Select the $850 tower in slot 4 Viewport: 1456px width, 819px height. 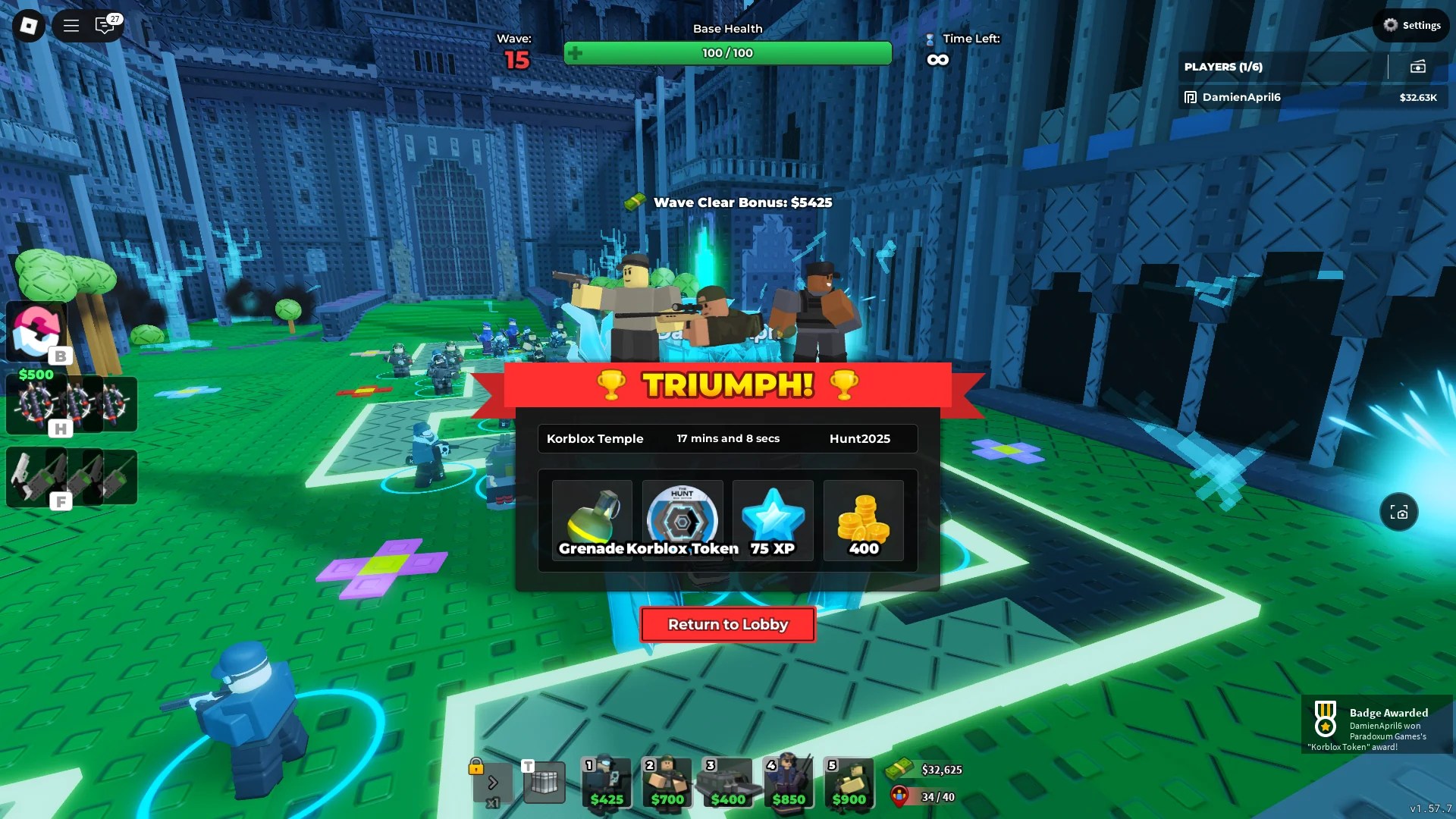pos(788,783)
